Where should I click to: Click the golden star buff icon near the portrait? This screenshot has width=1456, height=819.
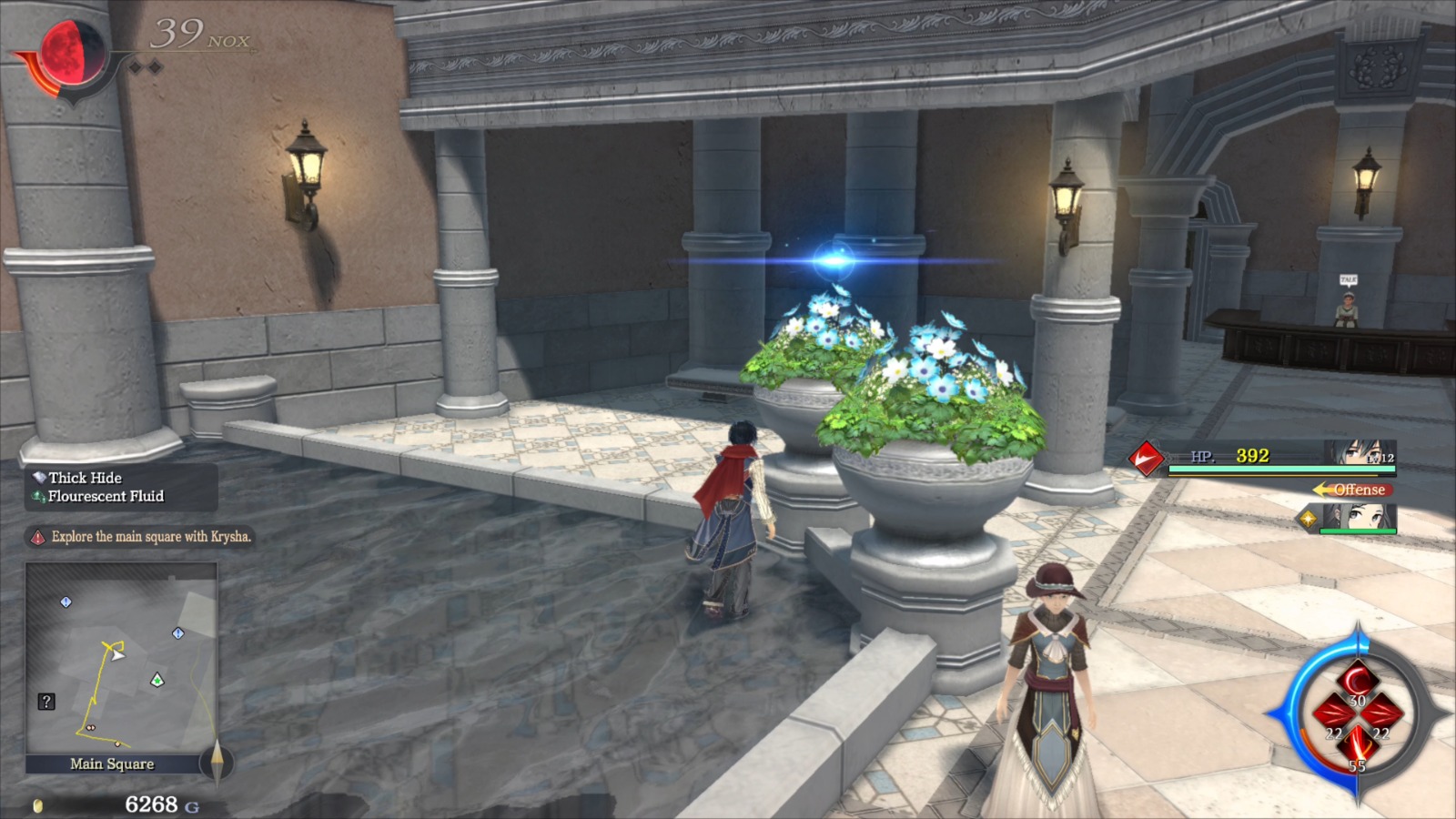click(1308, 518)
